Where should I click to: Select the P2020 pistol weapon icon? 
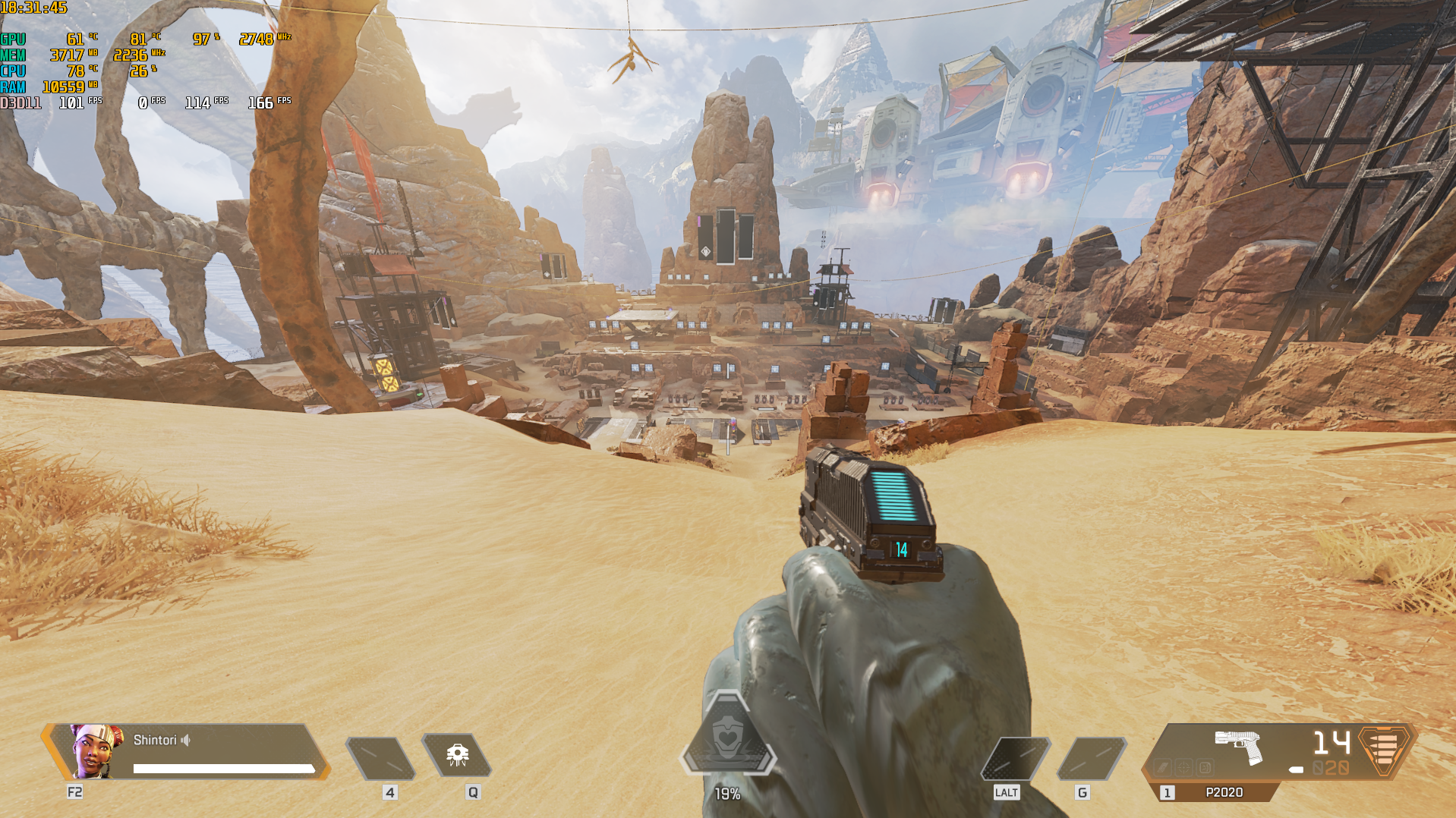1238,746
